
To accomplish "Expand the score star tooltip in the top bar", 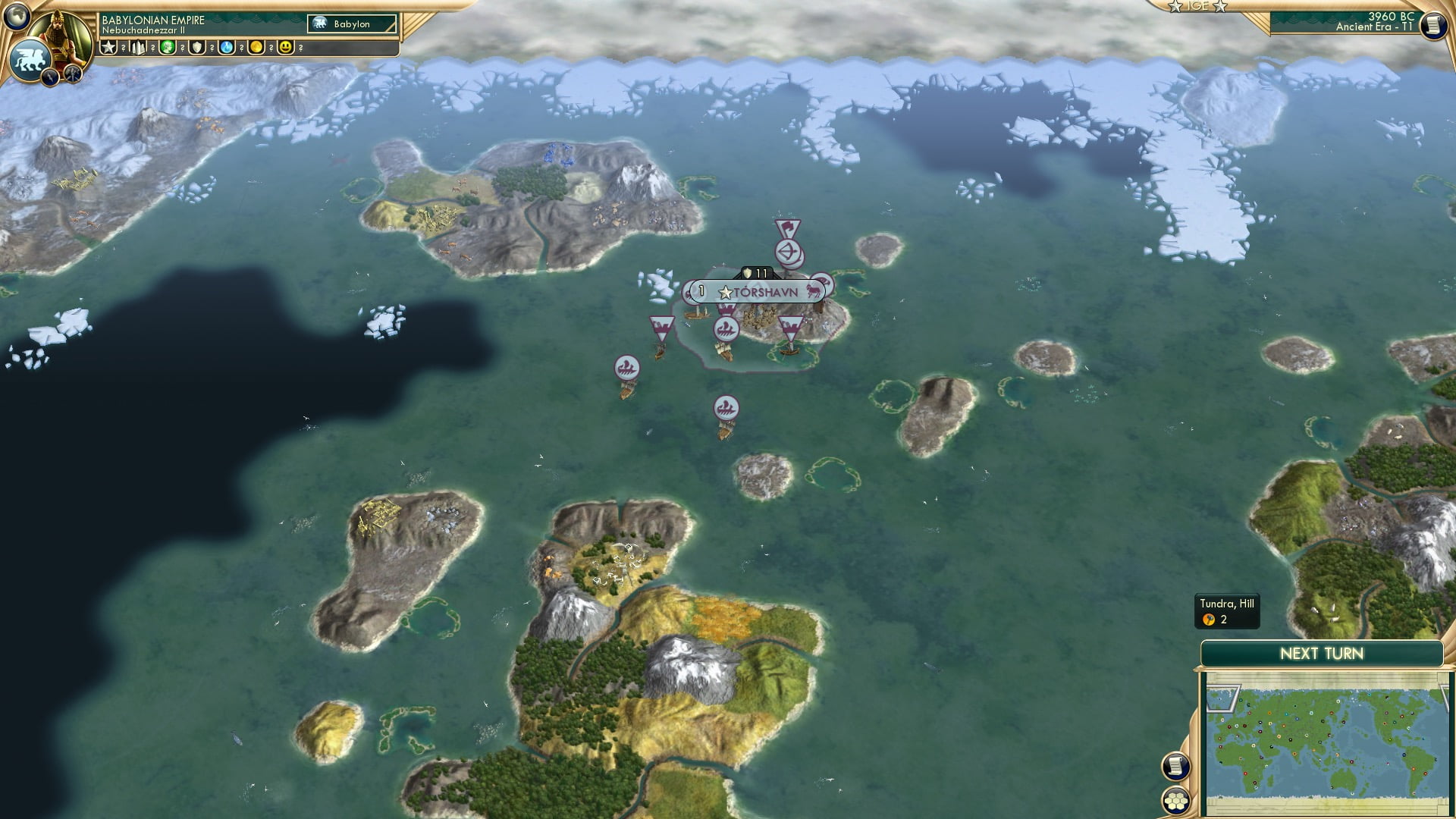I will click(108, 47).
